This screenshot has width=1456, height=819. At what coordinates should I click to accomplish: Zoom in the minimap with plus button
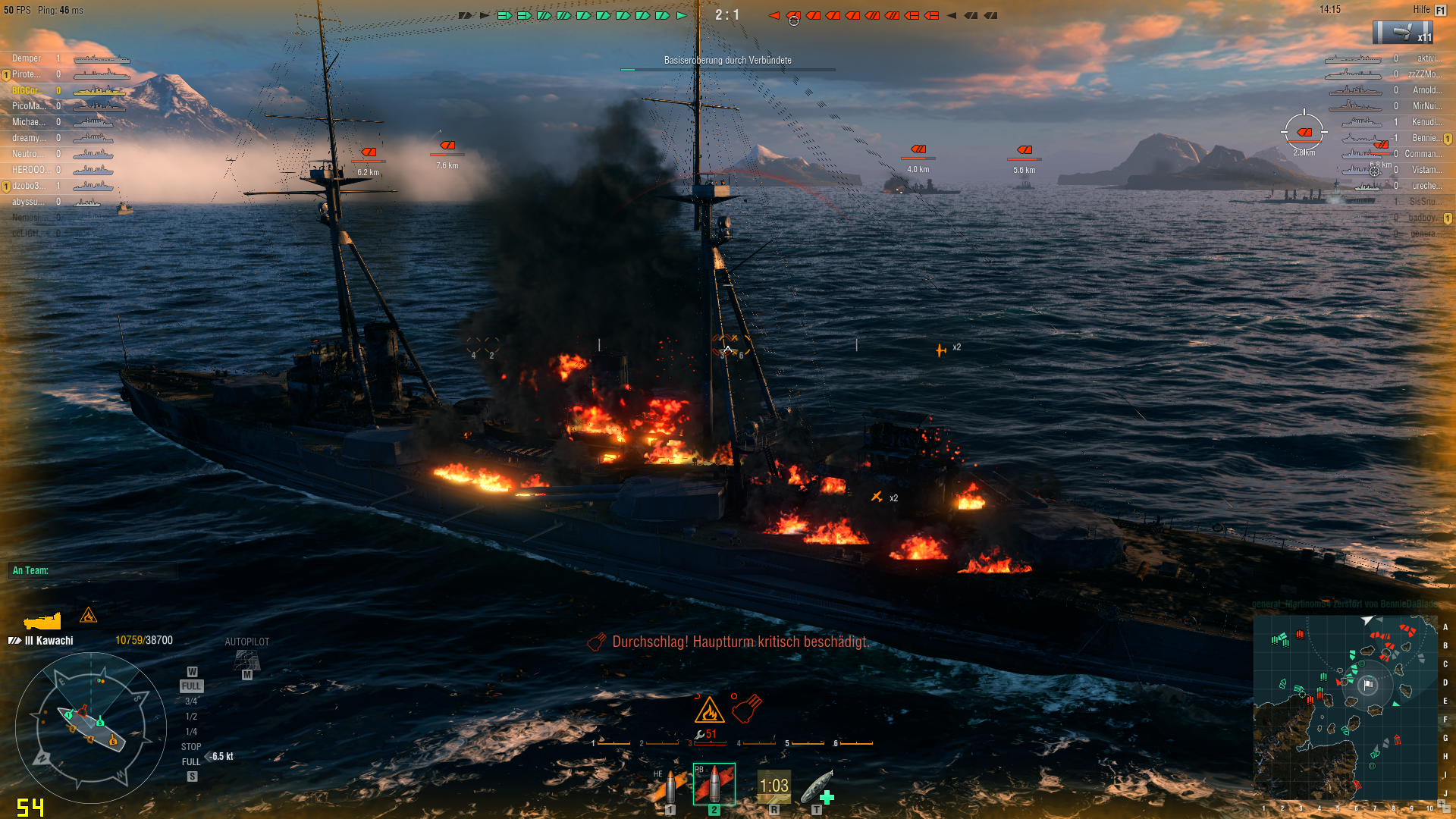pos(1442,802)
